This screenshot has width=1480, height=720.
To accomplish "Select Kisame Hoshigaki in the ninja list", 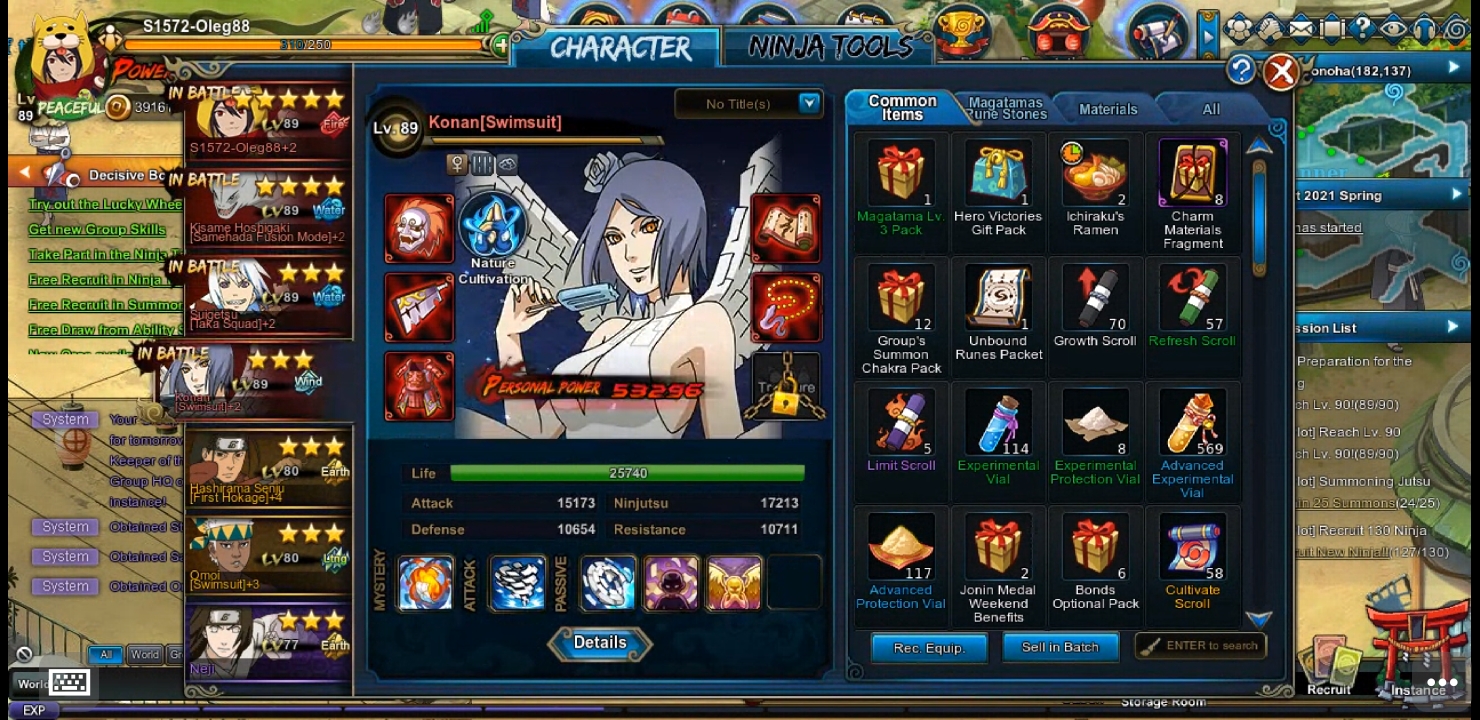I will coord(268,211).
